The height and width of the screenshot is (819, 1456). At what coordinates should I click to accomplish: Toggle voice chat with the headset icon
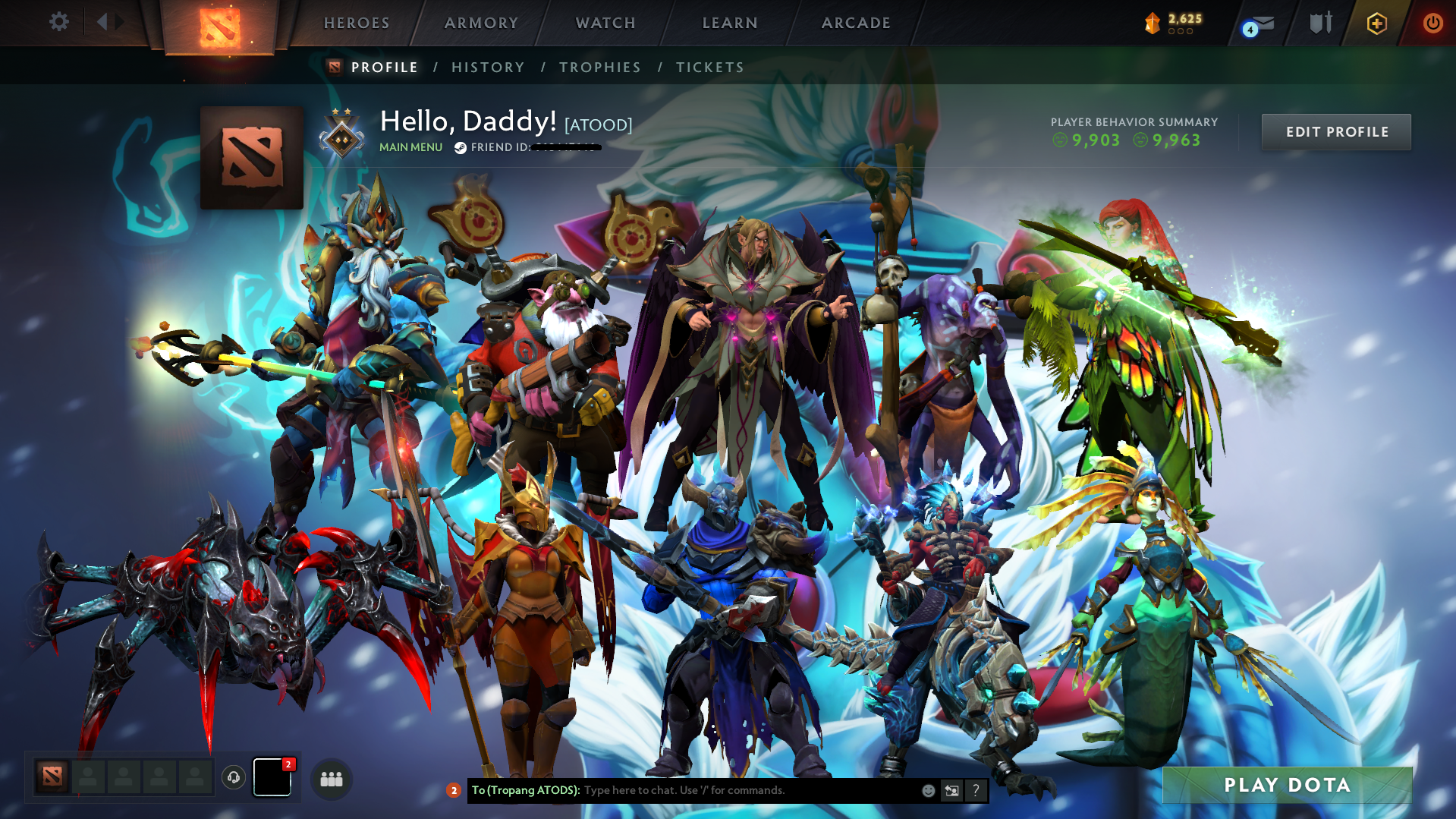click(233, 778)
